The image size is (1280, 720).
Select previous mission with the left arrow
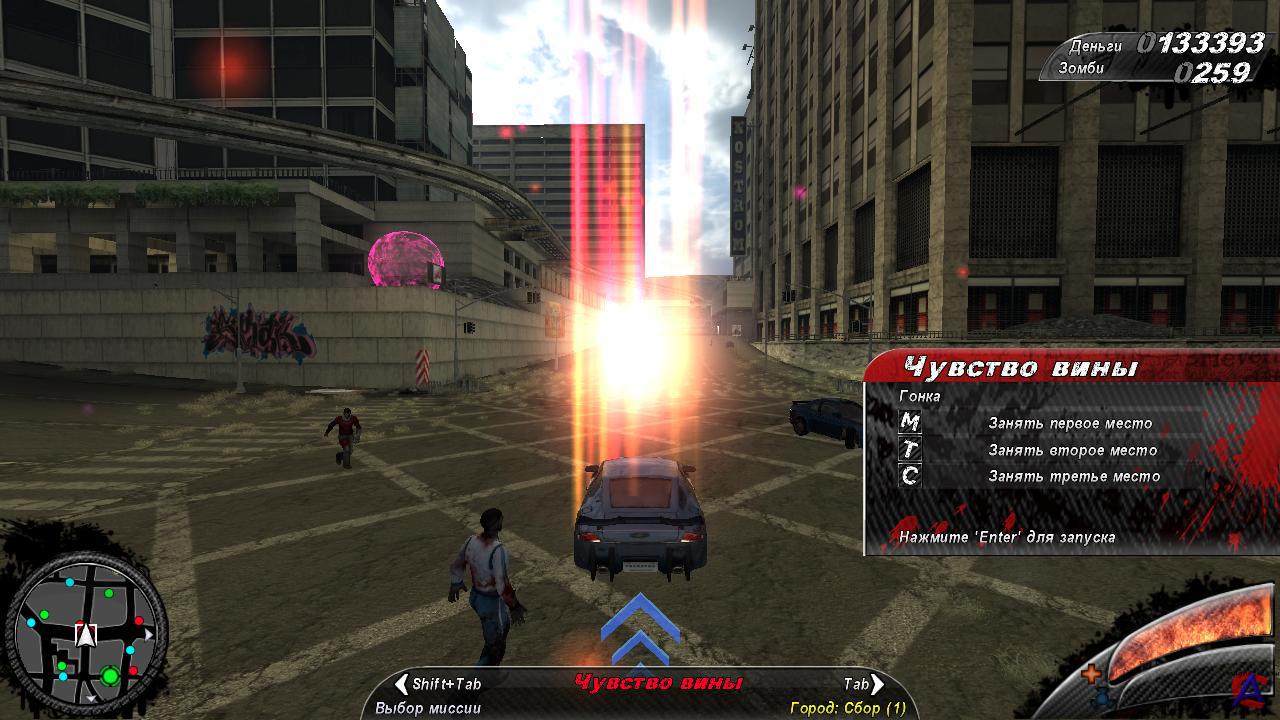[x=402, y=684]
